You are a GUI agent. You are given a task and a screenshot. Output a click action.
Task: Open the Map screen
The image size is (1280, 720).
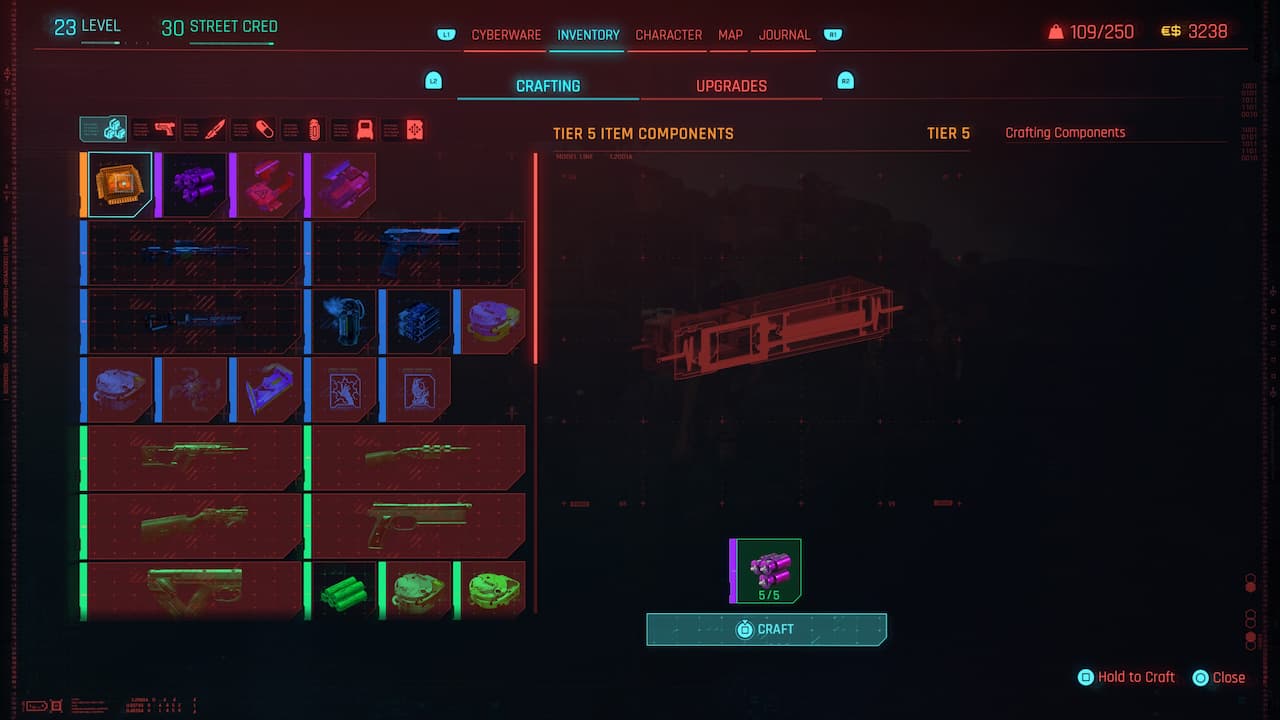[x=729, y=35]
